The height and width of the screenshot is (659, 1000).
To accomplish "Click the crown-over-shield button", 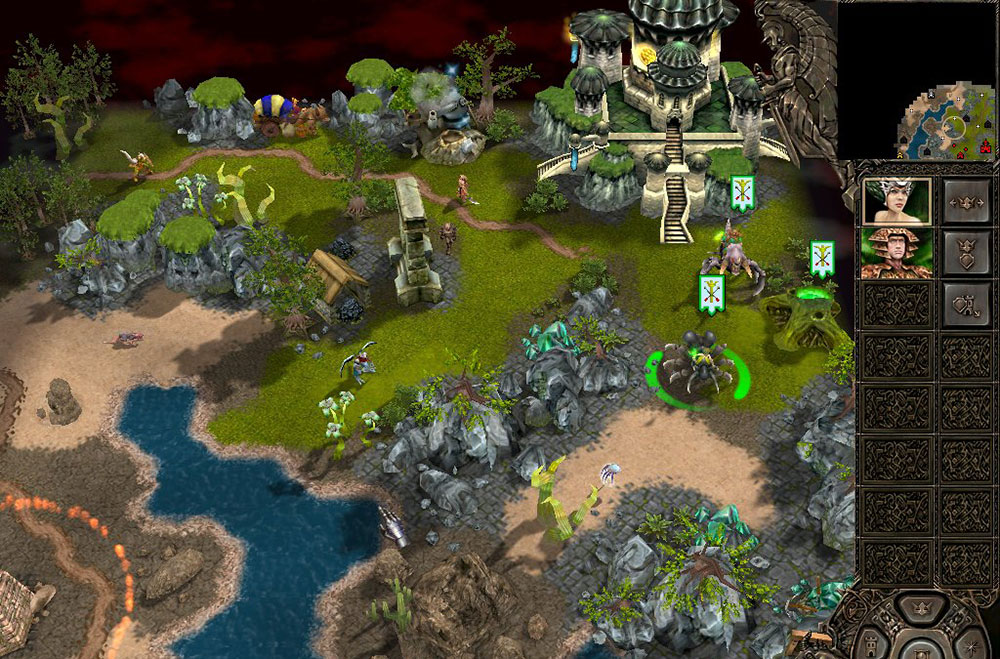I will click(967, 253).
